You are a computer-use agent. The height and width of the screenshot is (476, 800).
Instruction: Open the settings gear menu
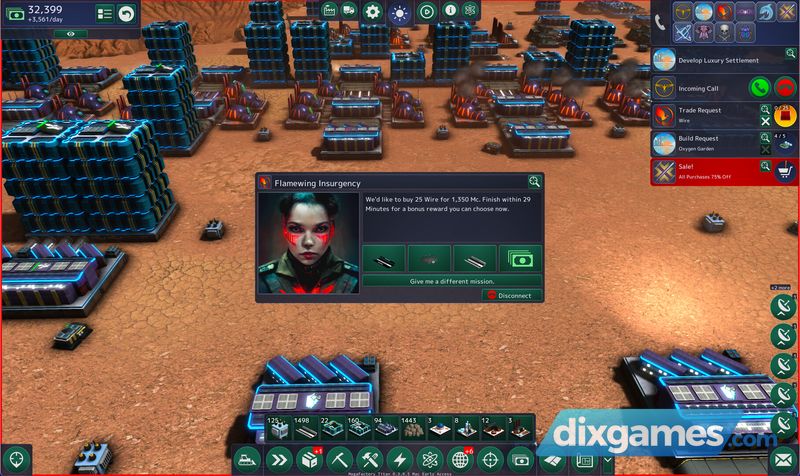click(373, 12)
